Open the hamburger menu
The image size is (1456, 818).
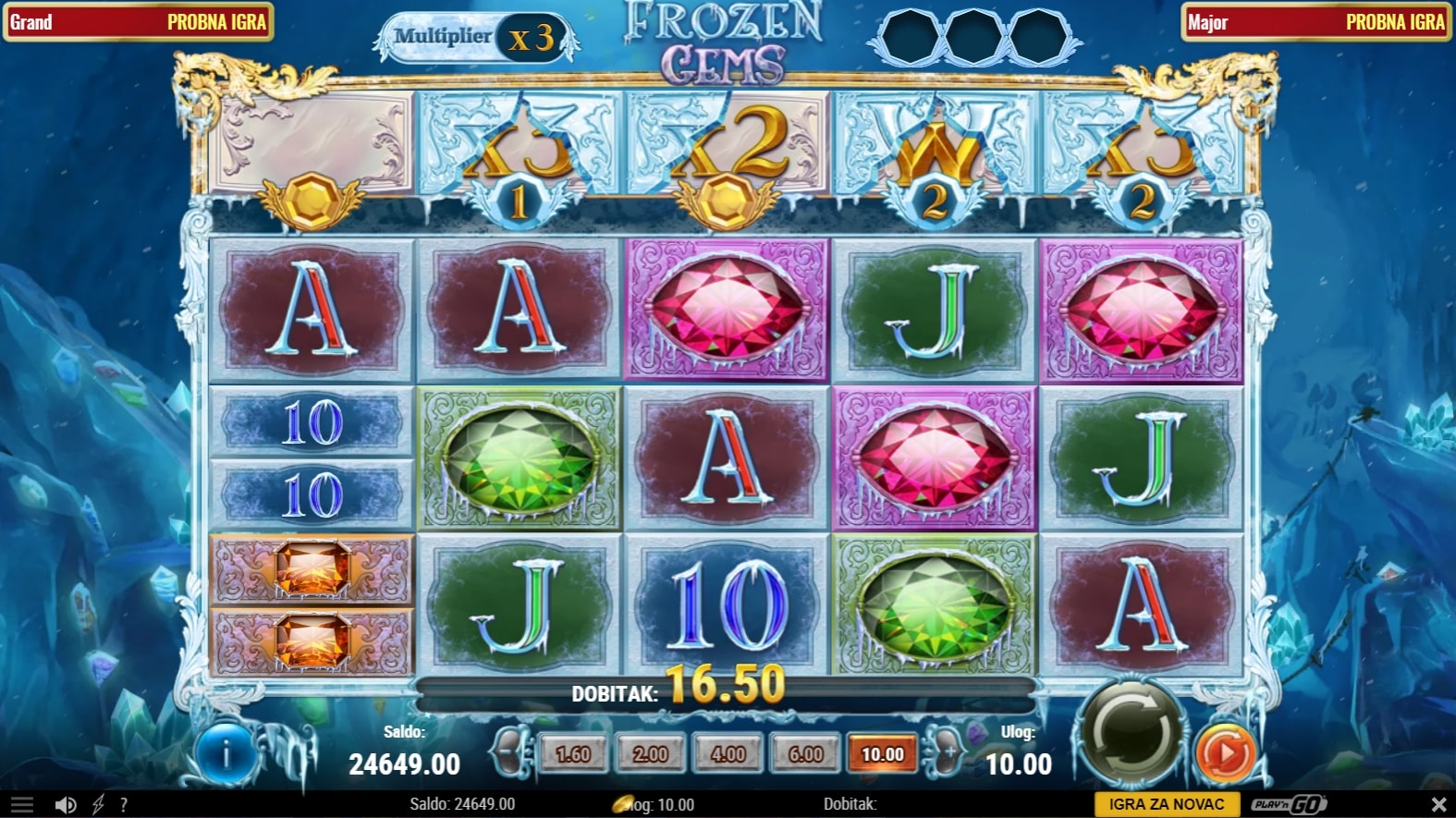[22, 805]
